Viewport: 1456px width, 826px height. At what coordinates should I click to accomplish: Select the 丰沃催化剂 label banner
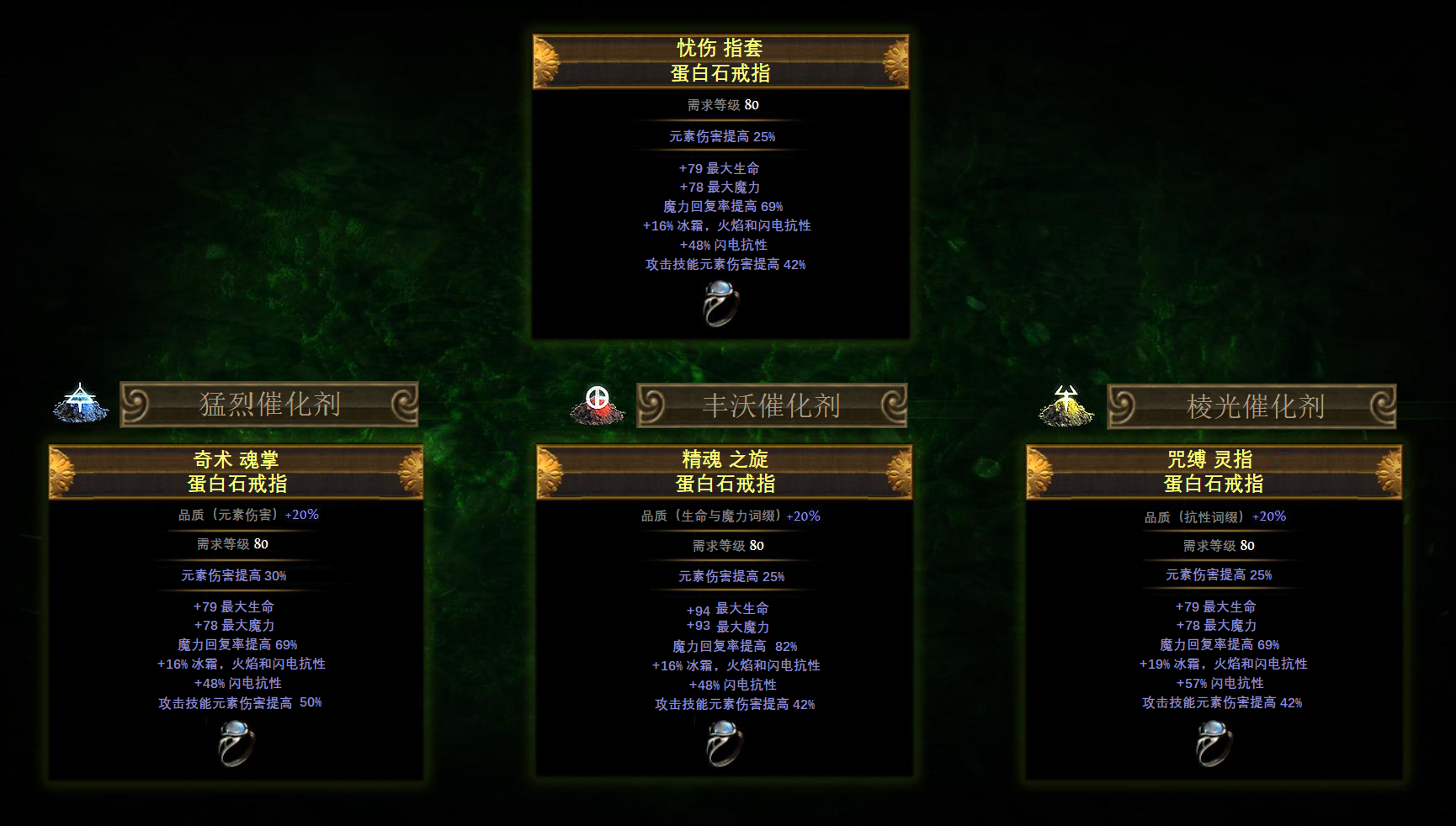[772, 406]
